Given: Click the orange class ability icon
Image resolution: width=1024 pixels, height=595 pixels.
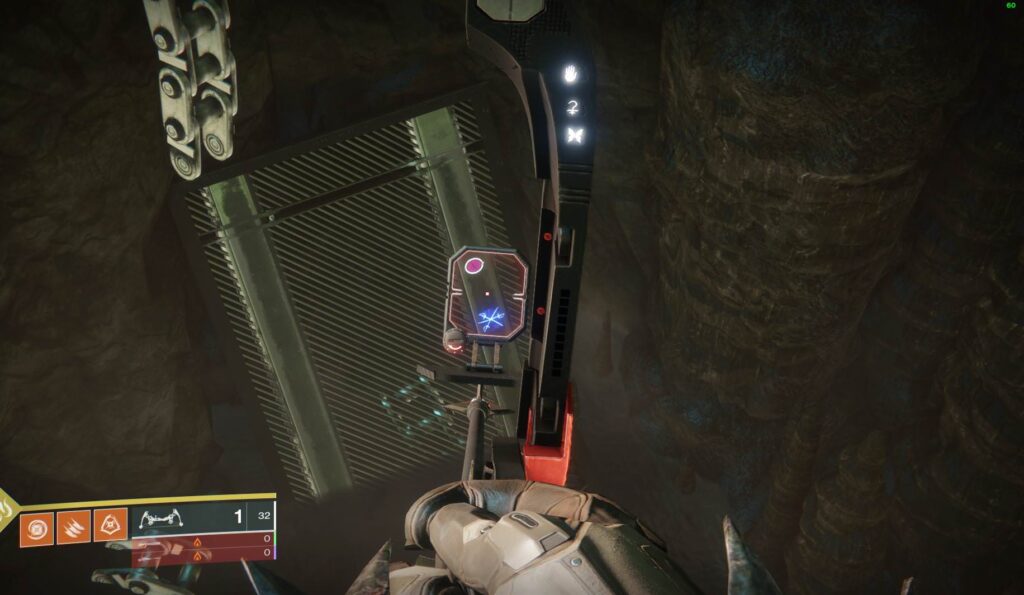Looking at the screenshot, I should click(x=110, y=526).
